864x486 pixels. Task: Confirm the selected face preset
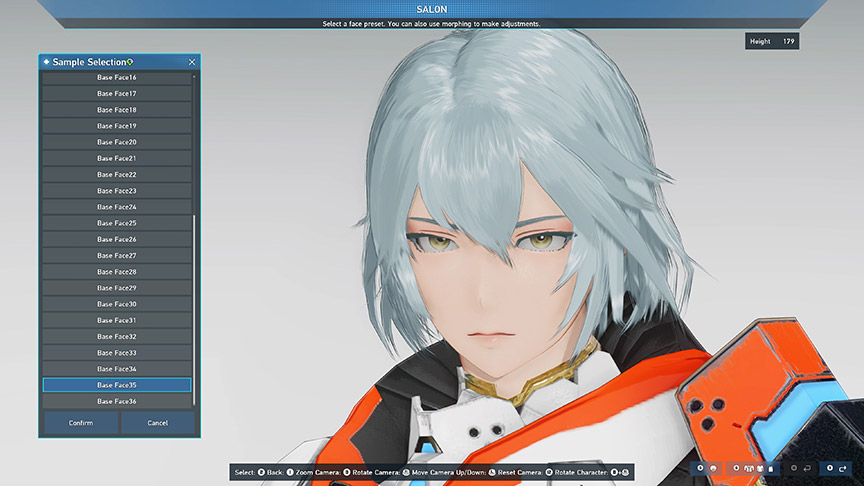click(x=81, y=423)
